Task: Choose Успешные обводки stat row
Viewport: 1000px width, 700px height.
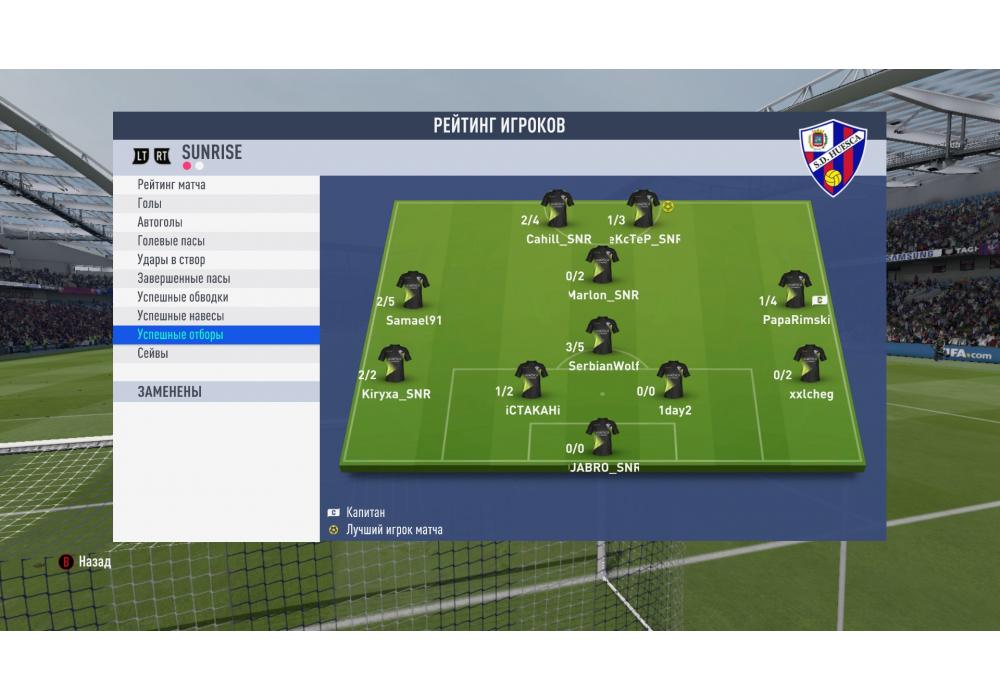Action: (215, 297)
